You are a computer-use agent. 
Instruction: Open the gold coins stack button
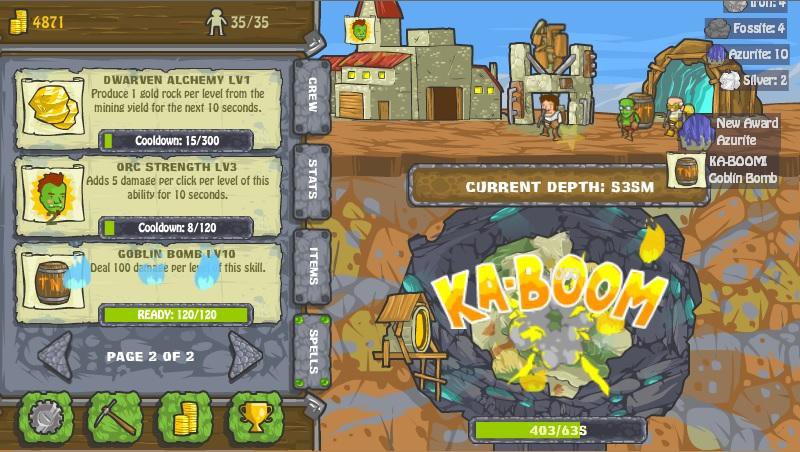tap(186, 416)
